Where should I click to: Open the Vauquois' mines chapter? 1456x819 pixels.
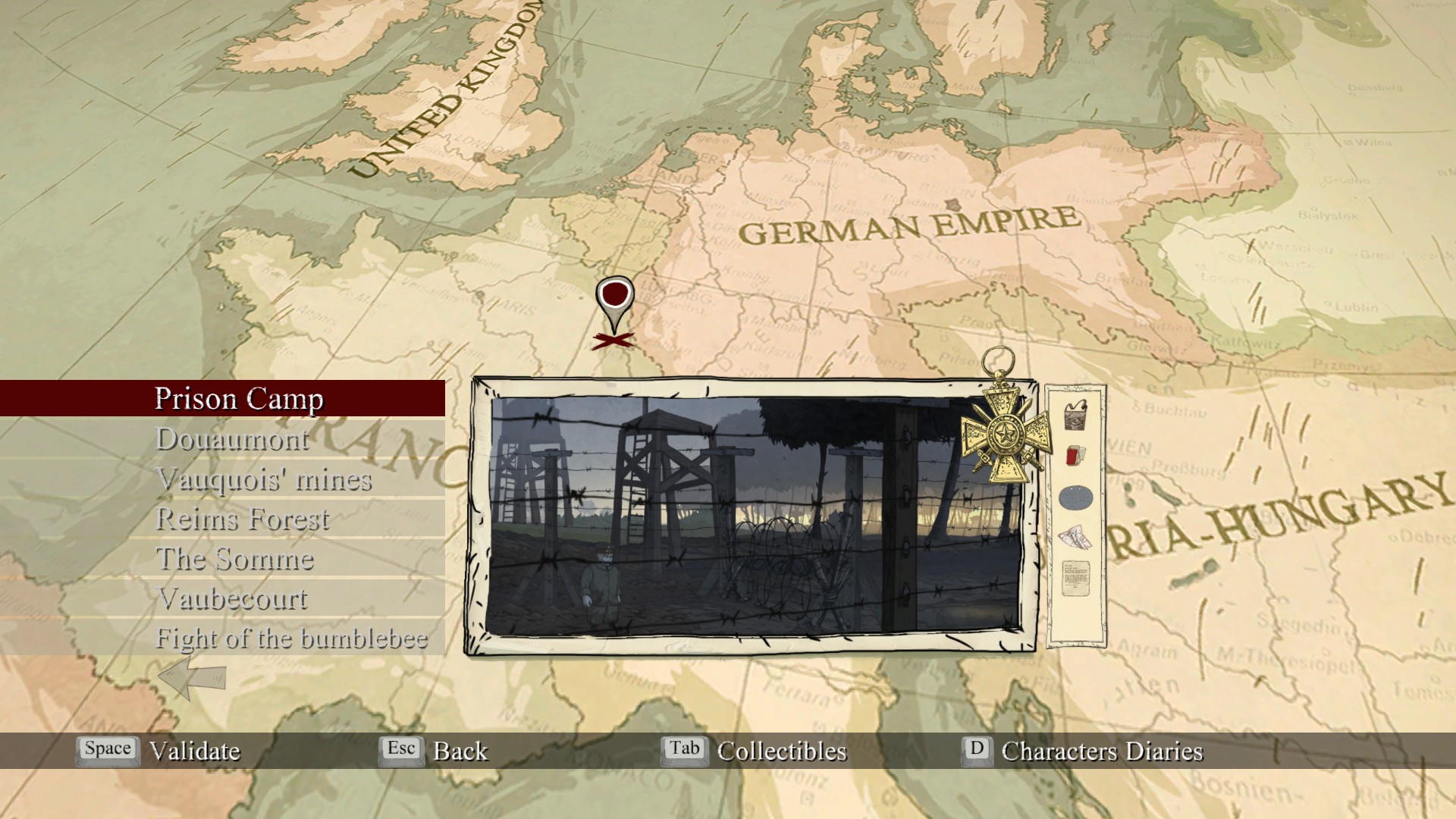coord(264,479)
